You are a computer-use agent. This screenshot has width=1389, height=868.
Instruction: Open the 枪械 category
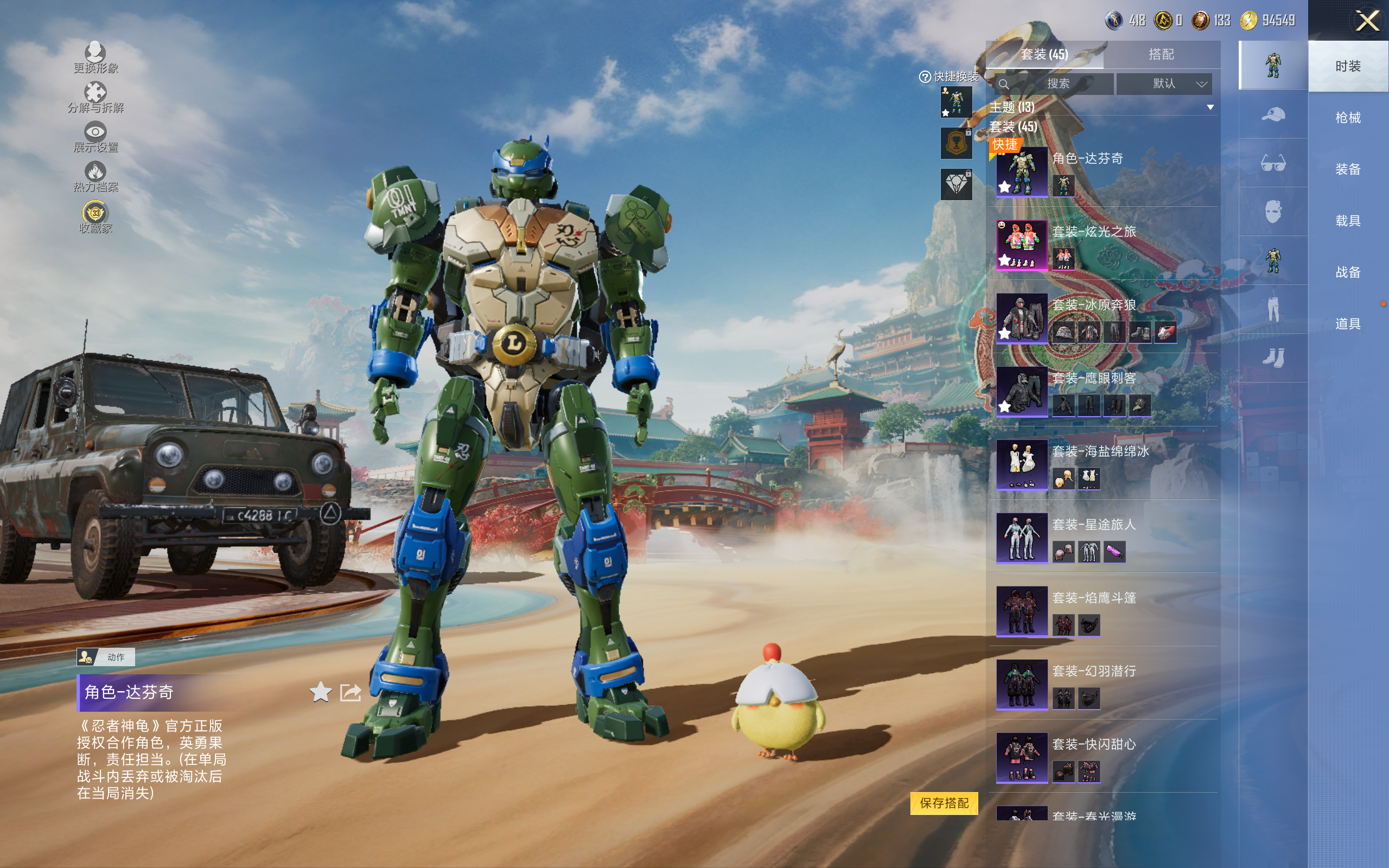[1348, 118]
